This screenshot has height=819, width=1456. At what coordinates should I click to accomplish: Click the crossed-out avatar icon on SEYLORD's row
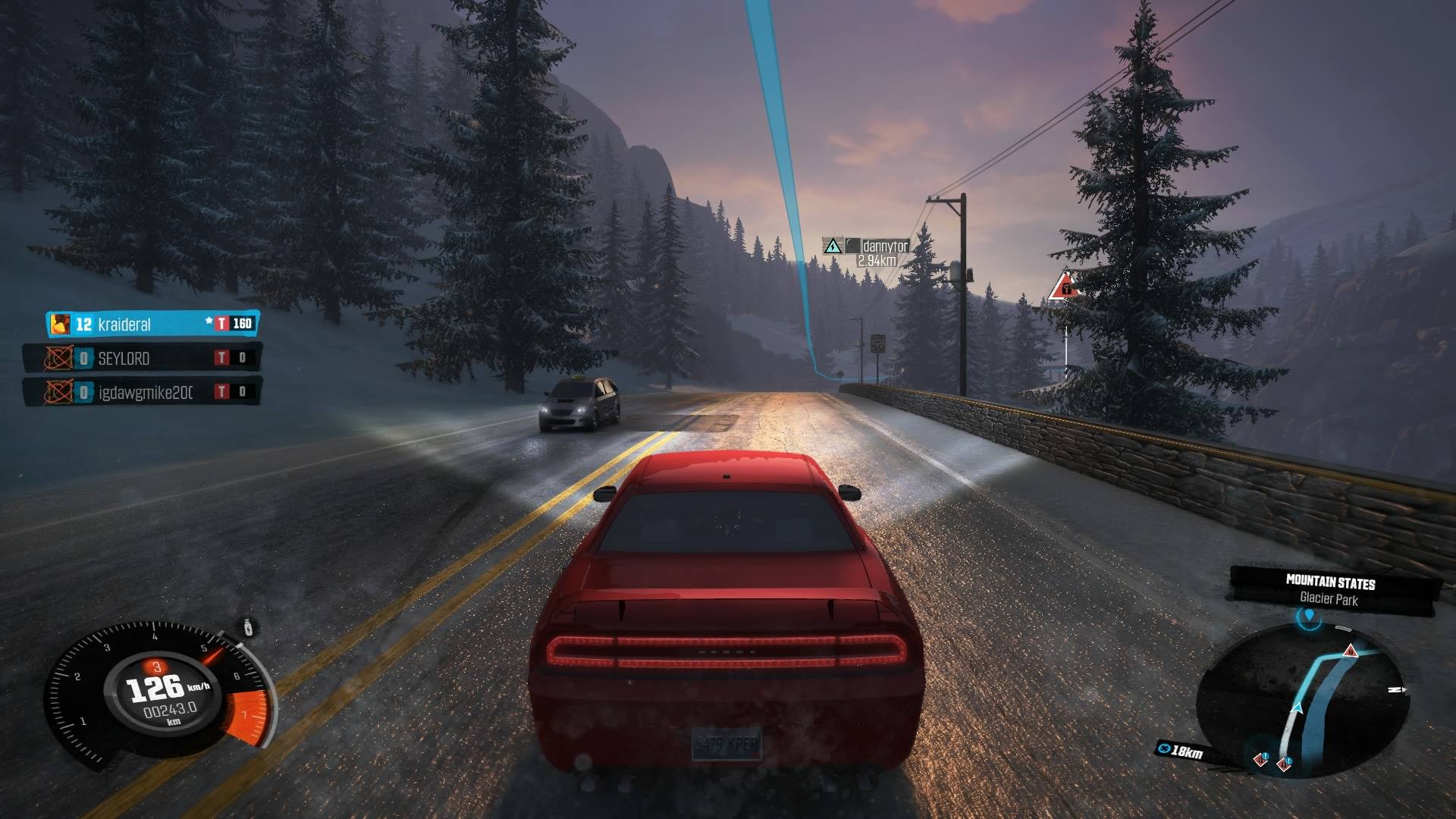pos(59,358)
